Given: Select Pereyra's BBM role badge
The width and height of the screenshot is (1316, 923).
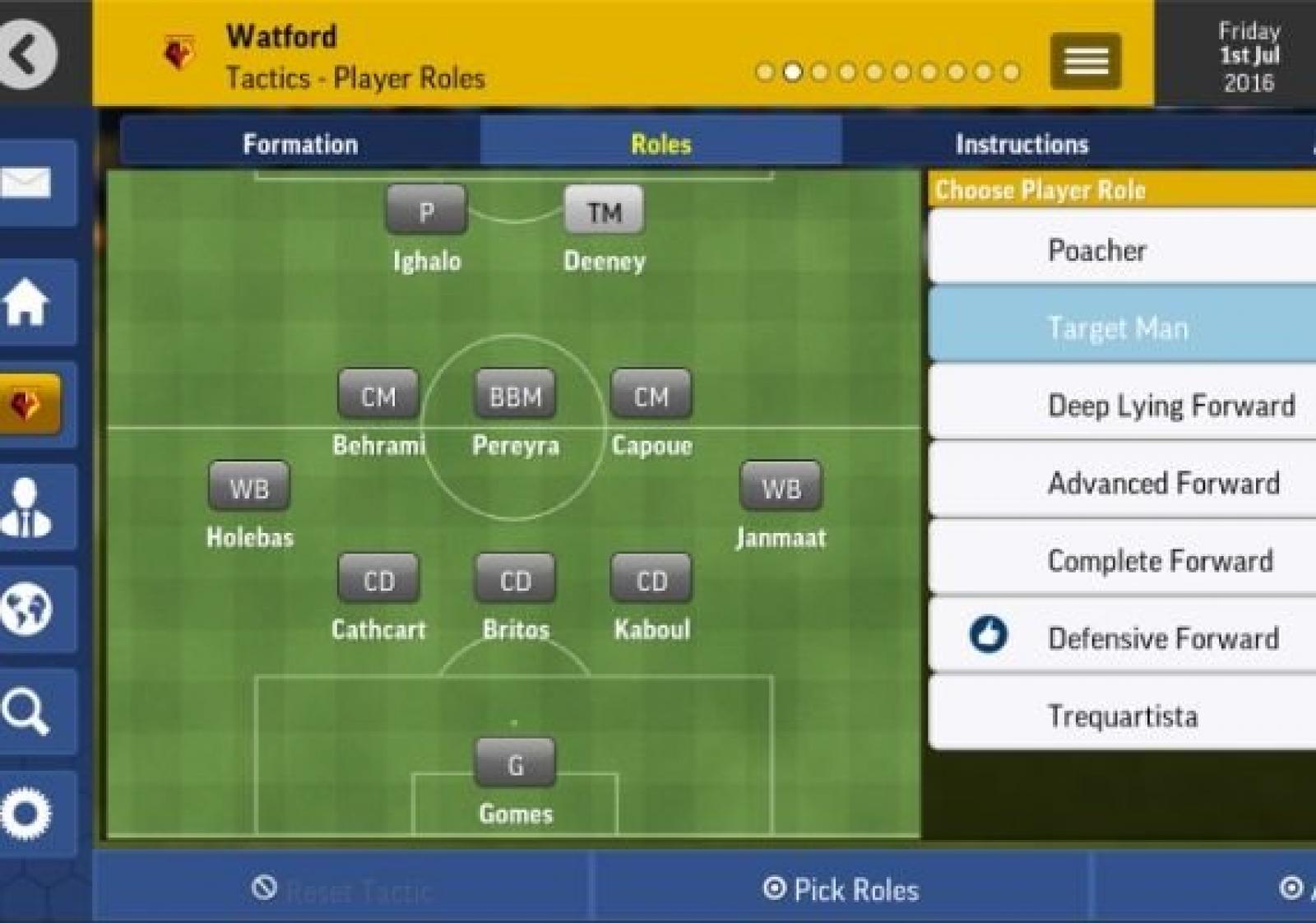Looking at the screenshot, I should click(x=516, y=396).
